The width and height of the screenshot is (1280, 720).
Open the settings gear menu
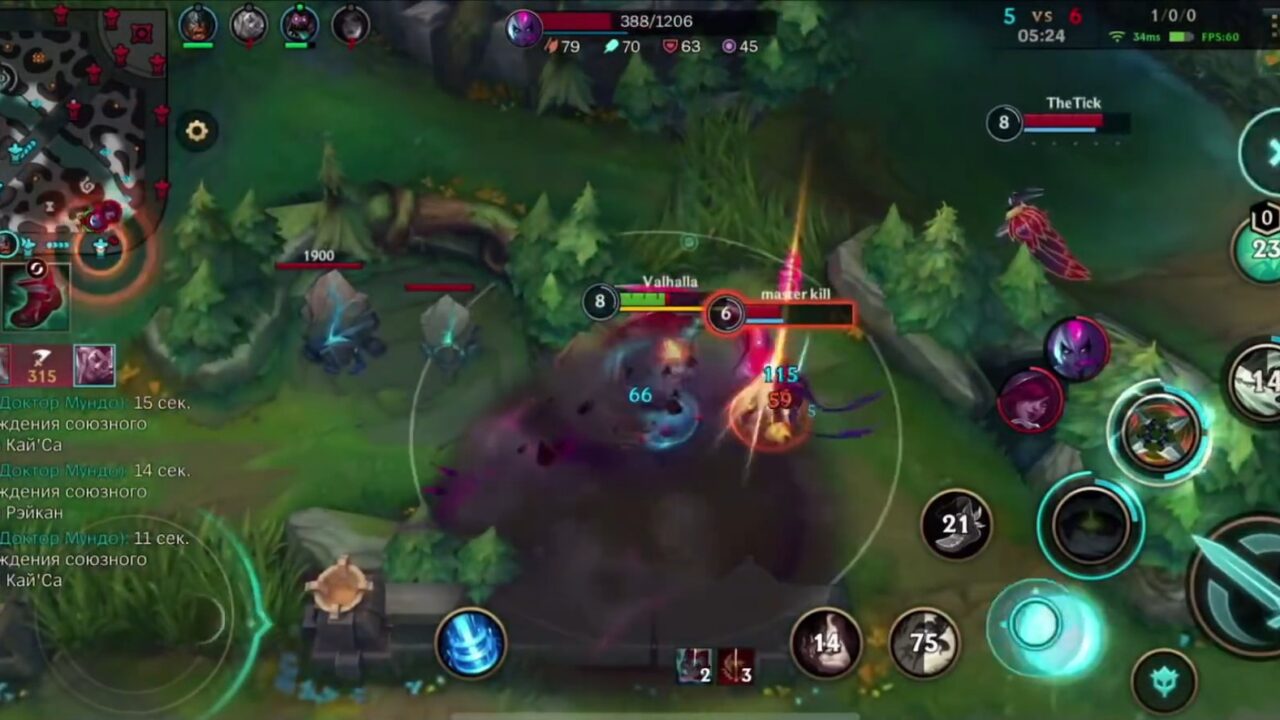(x=197, y=130)
